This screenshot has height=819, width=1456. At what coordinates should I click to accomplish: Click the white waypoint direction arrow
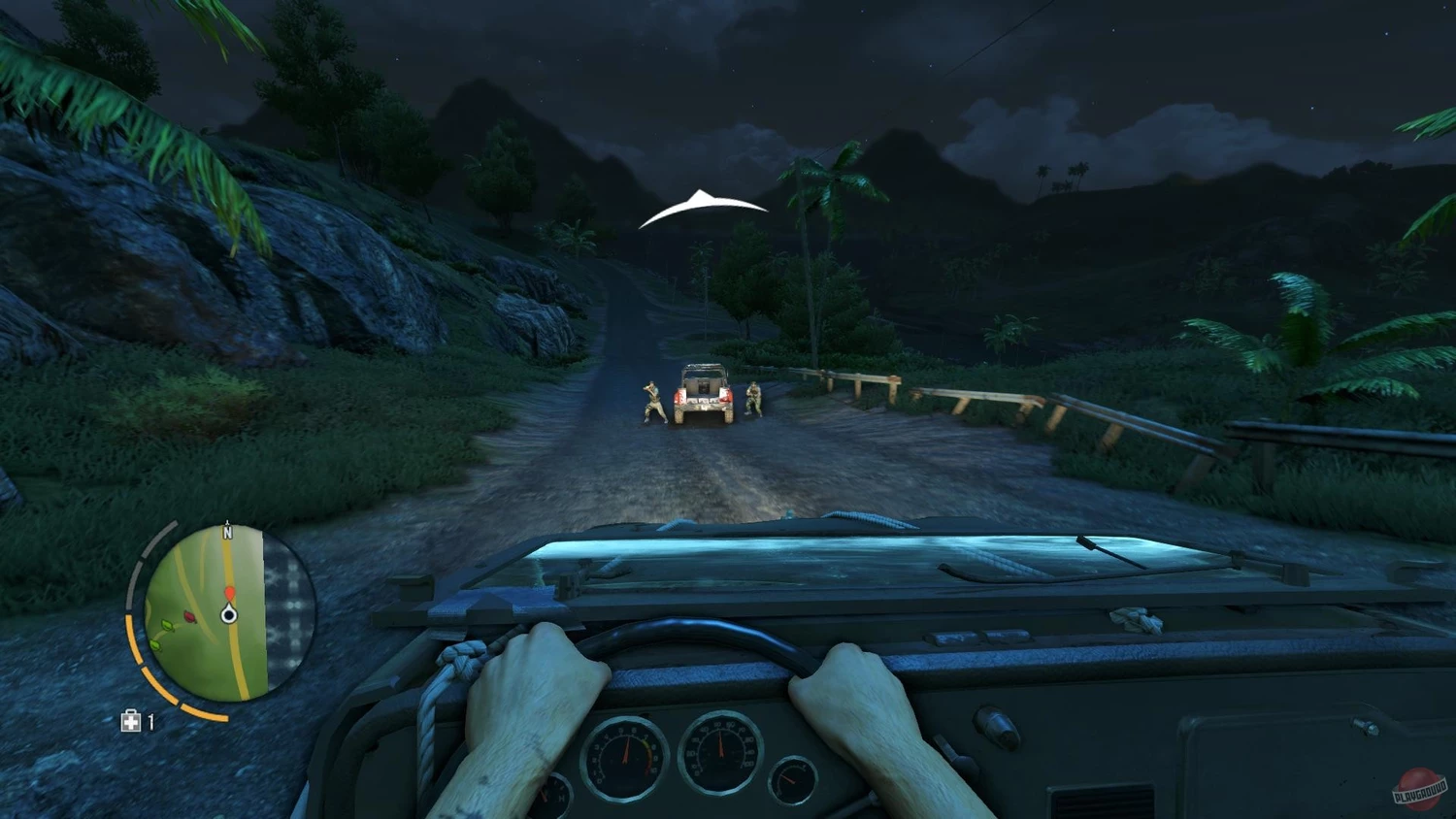(701, 208)
